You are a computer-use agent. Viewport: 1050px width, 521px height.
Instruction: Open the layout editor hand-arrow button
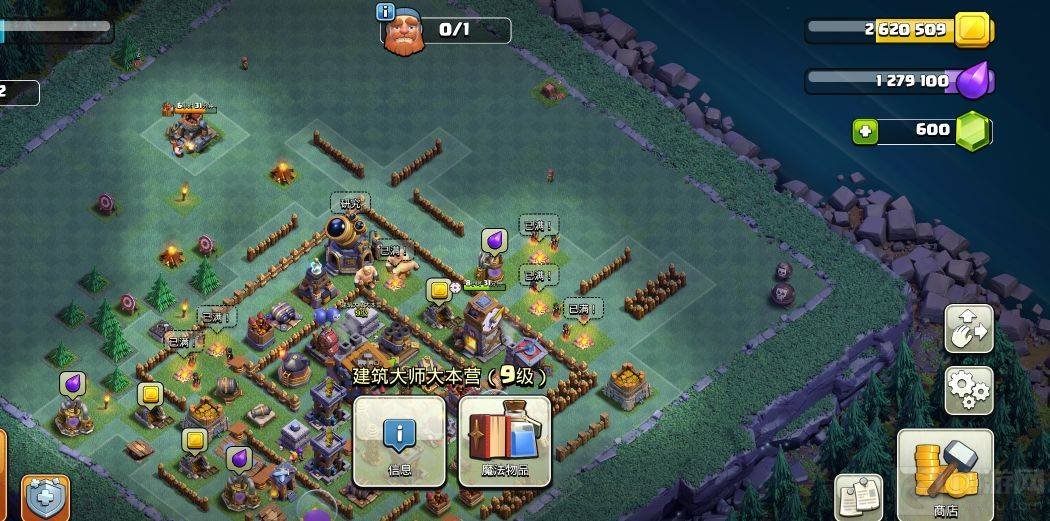point(969,329)
